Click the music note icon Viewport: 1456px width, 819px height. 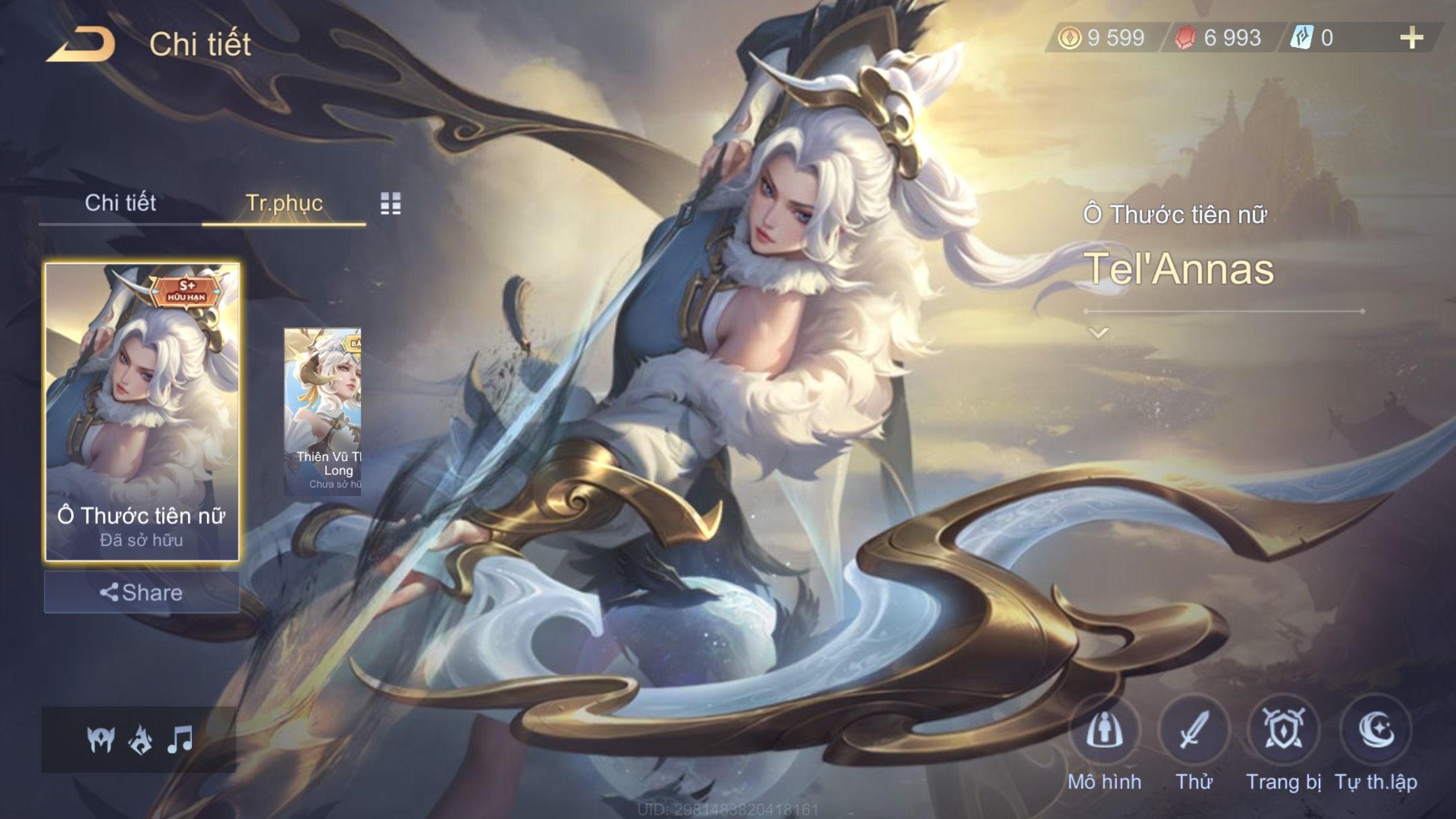click(x=180, y=740)
